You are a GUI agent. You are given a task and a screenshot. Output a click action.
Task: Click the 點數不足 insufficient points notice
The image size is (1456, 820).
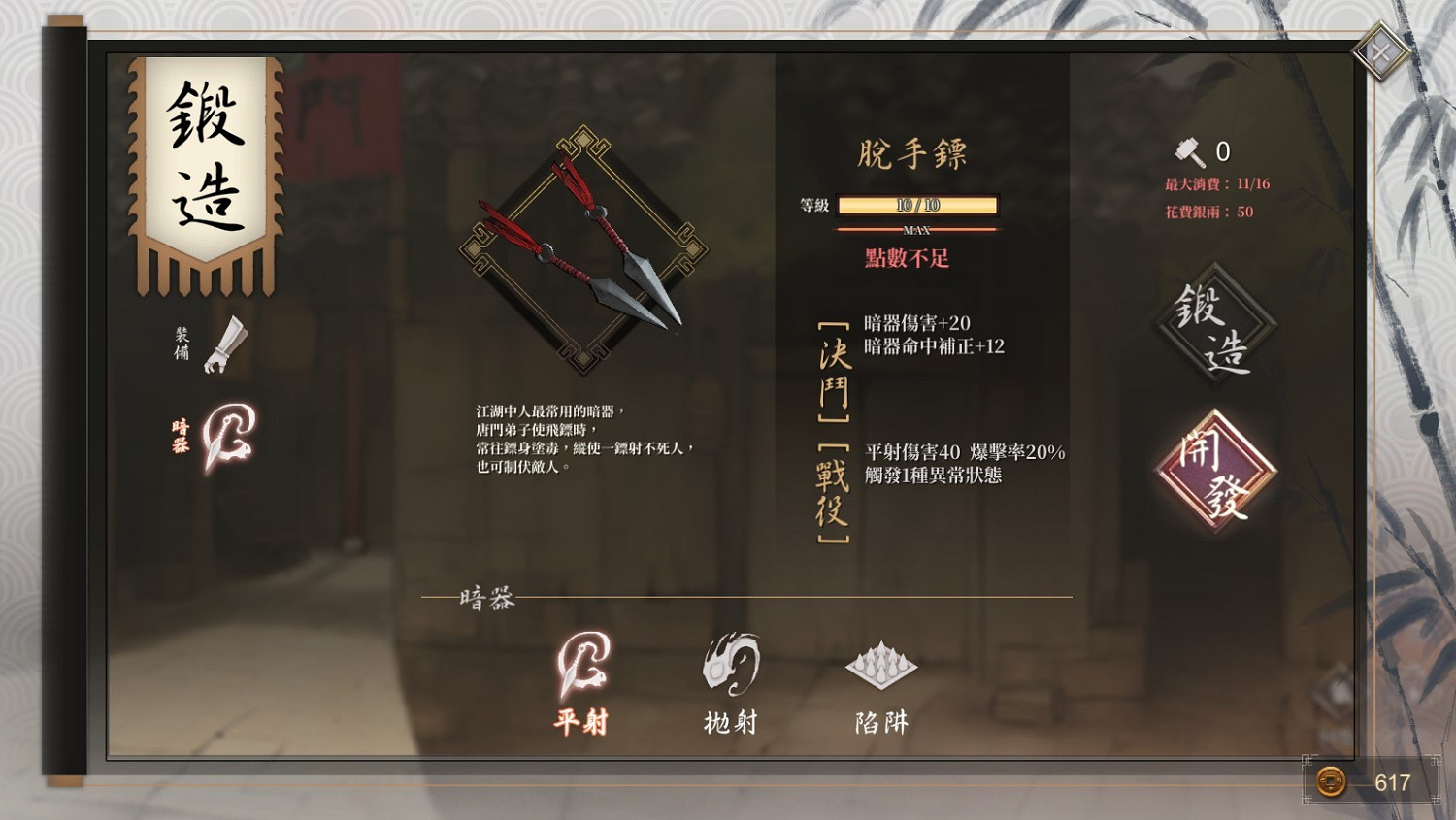point(907,259)
